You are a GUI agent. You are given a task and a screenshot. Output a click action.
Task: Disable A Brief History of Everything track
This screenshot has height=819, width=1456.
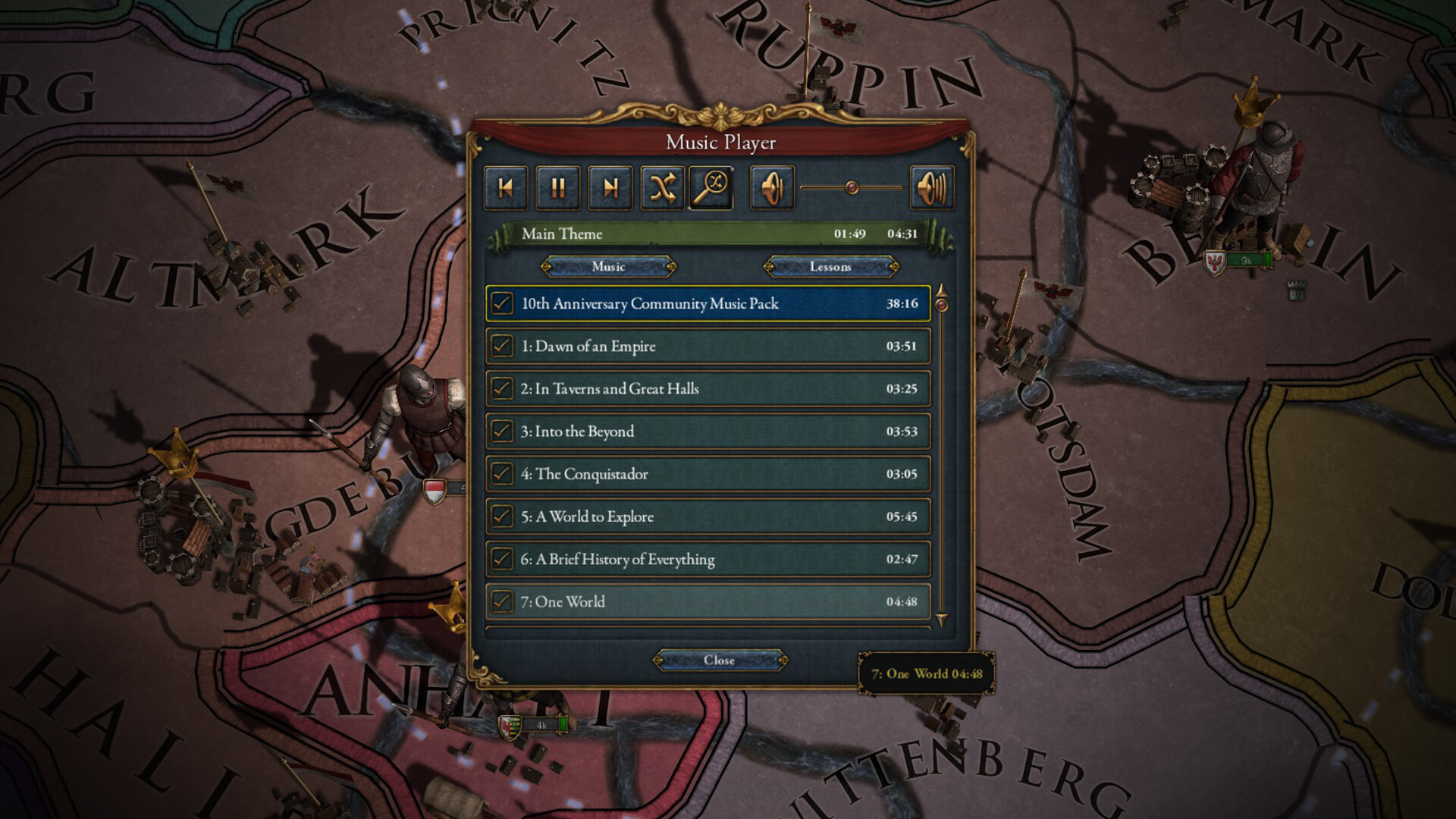click(x=500, y=560)
